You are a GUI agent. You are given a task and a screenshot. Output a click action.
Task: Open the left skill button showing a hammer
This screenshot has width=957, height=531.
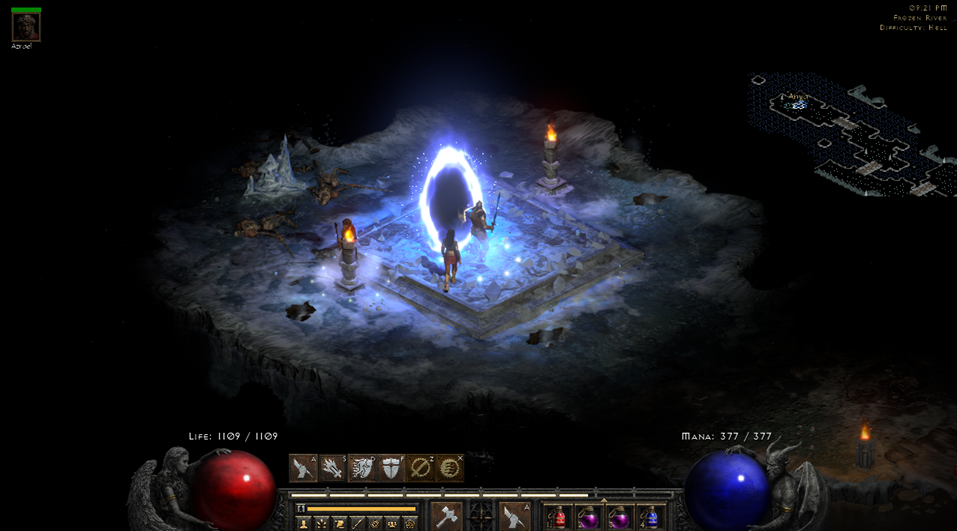(x=446, y=517)
